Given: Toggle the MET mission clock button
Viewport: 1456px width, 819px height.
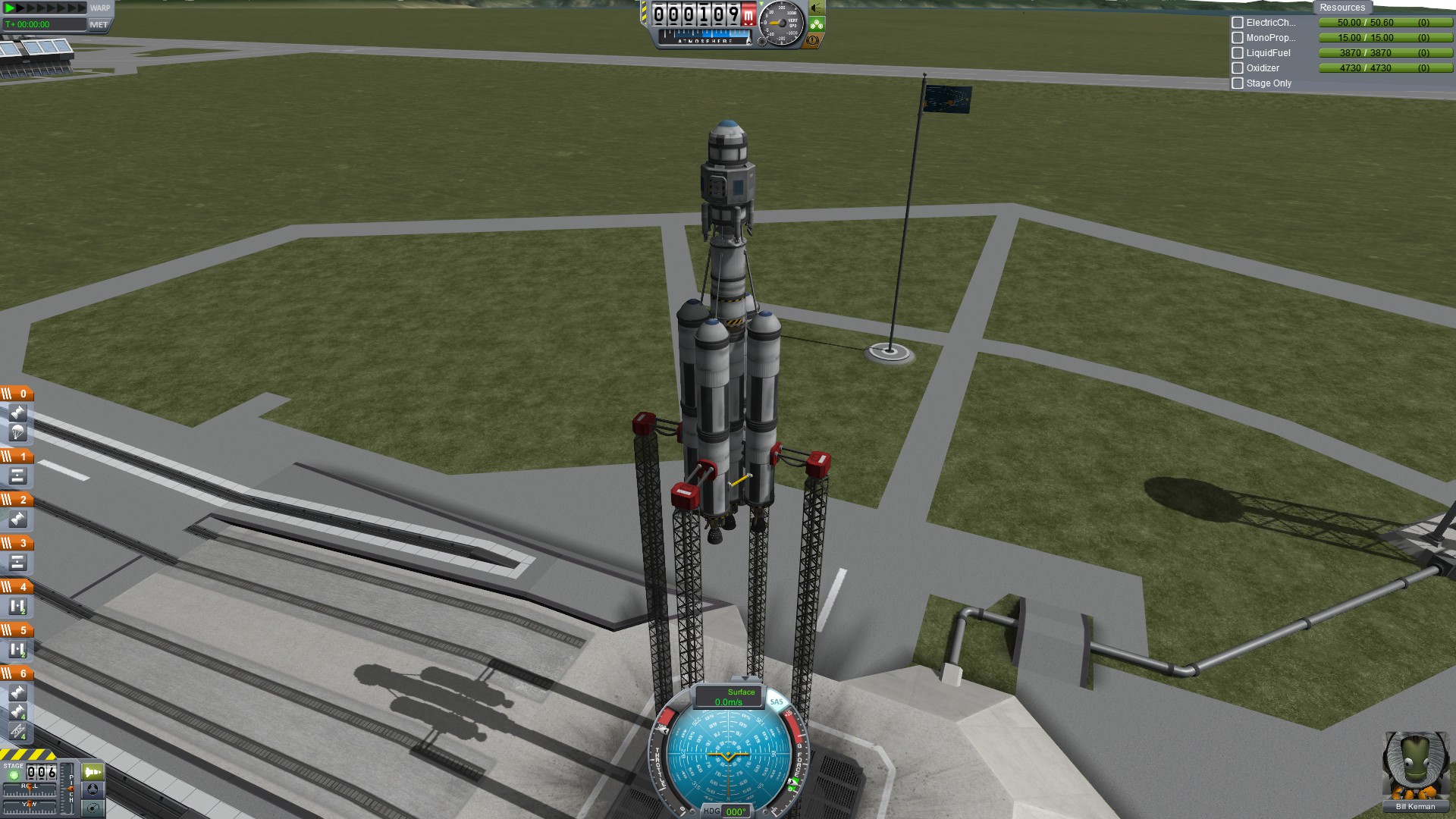Looking at the screenshot, I should (99, 24).
